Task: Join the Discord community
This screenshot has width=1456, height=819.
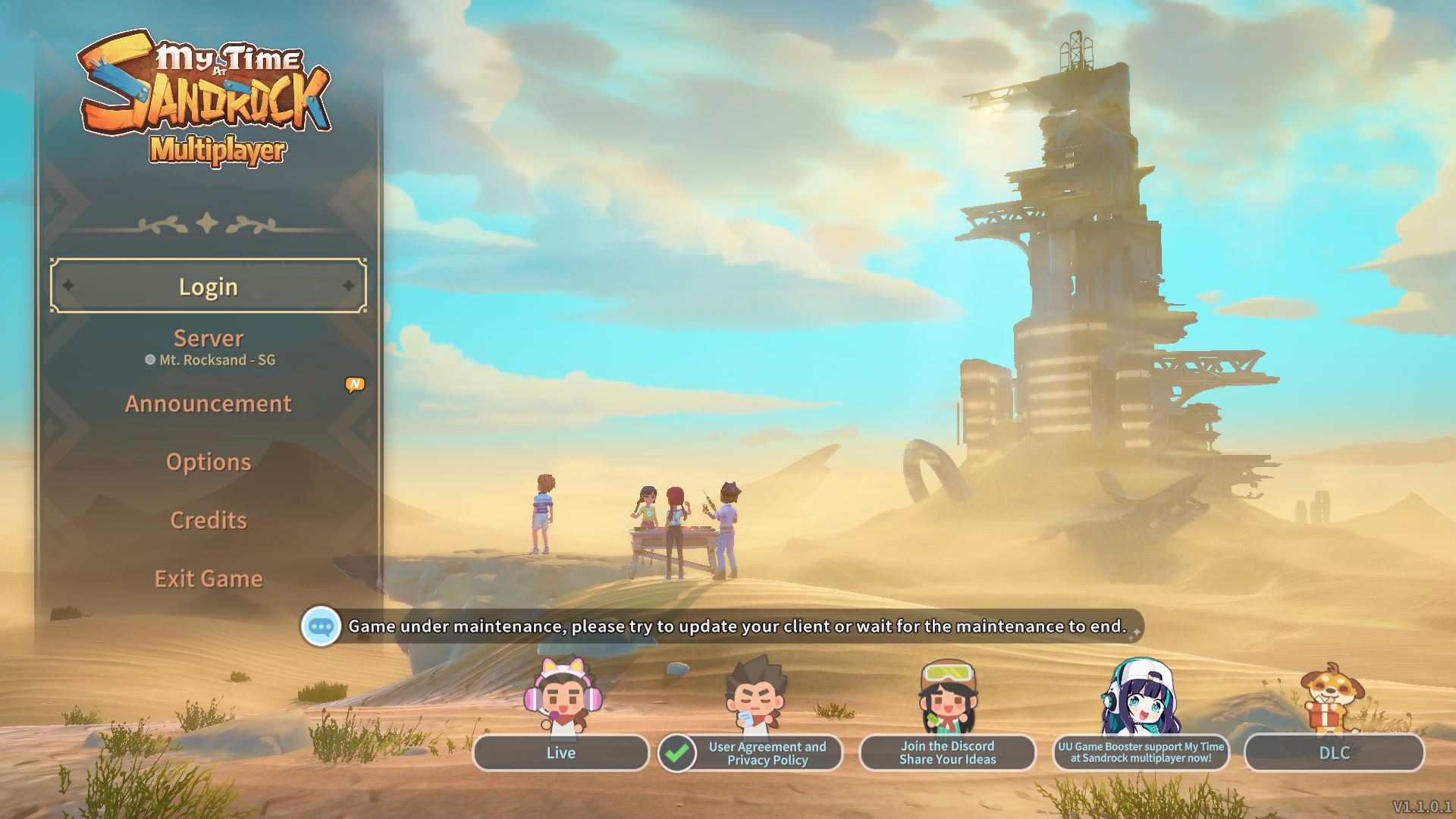Action: (947, 752)
